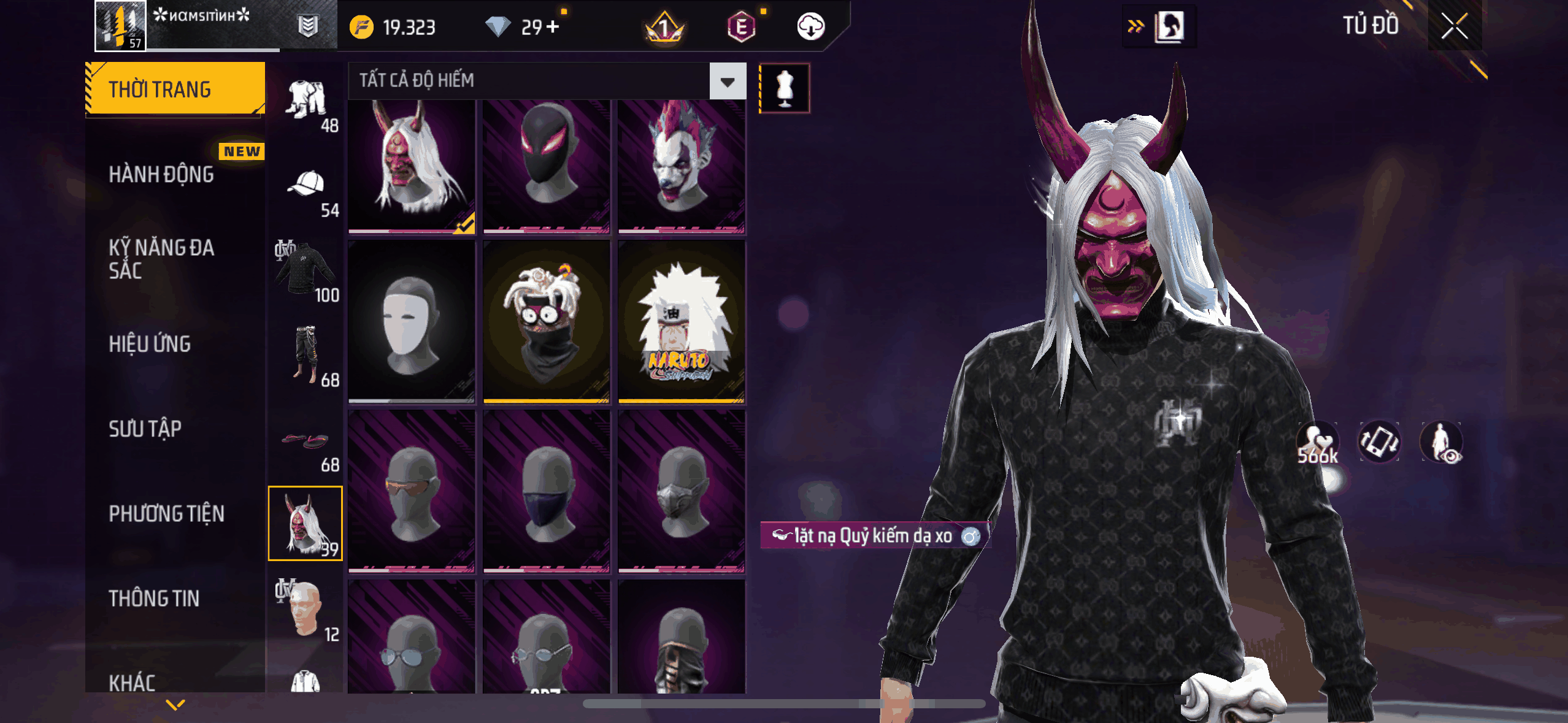
Task: Select the outfit sets category icon
Action: point(306,102)
